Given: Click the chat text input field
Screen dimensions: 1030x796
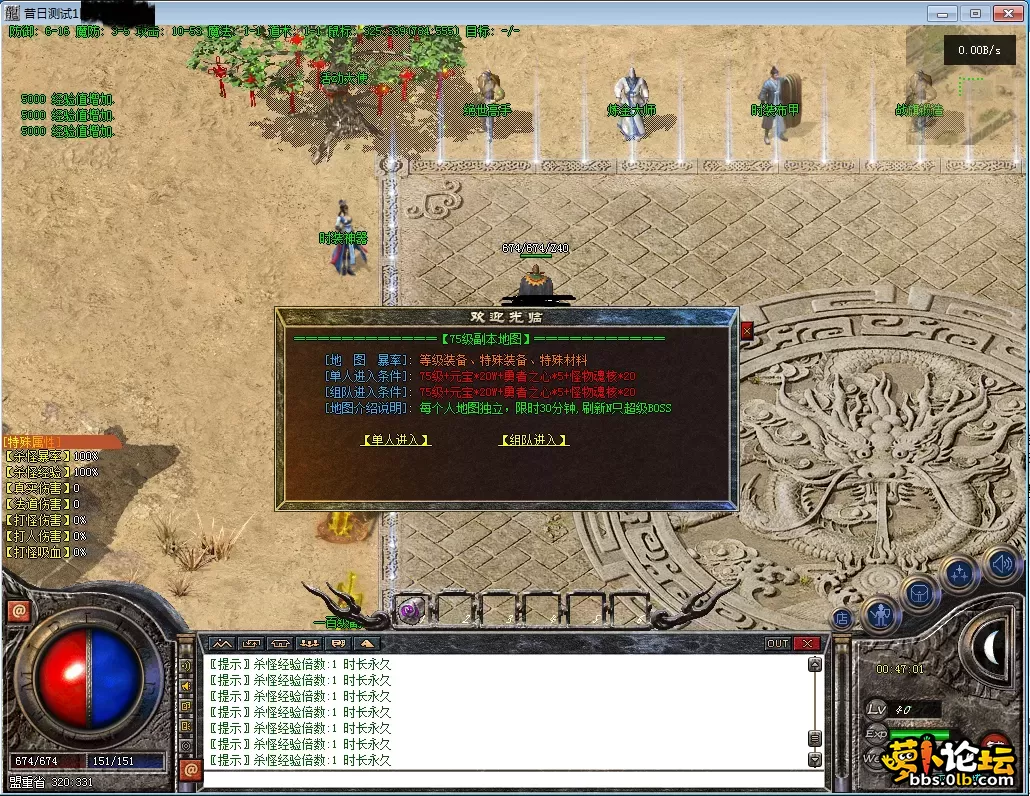Looking at the screenshot, I should [500, 778].
